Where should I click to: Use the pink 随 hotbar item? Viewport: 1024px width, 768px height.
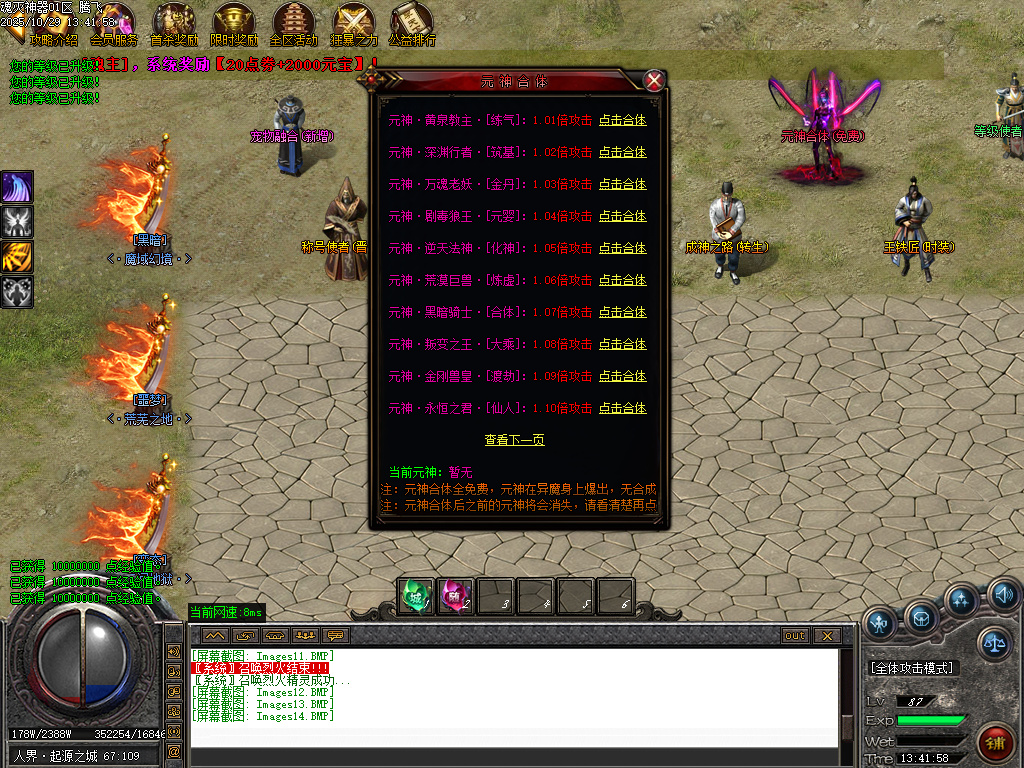point(456,596)
